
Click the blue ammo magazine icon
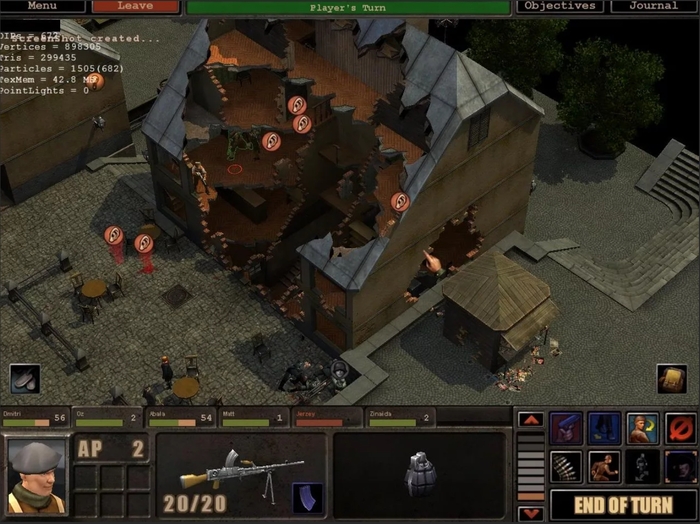click(x=306, y=497)
